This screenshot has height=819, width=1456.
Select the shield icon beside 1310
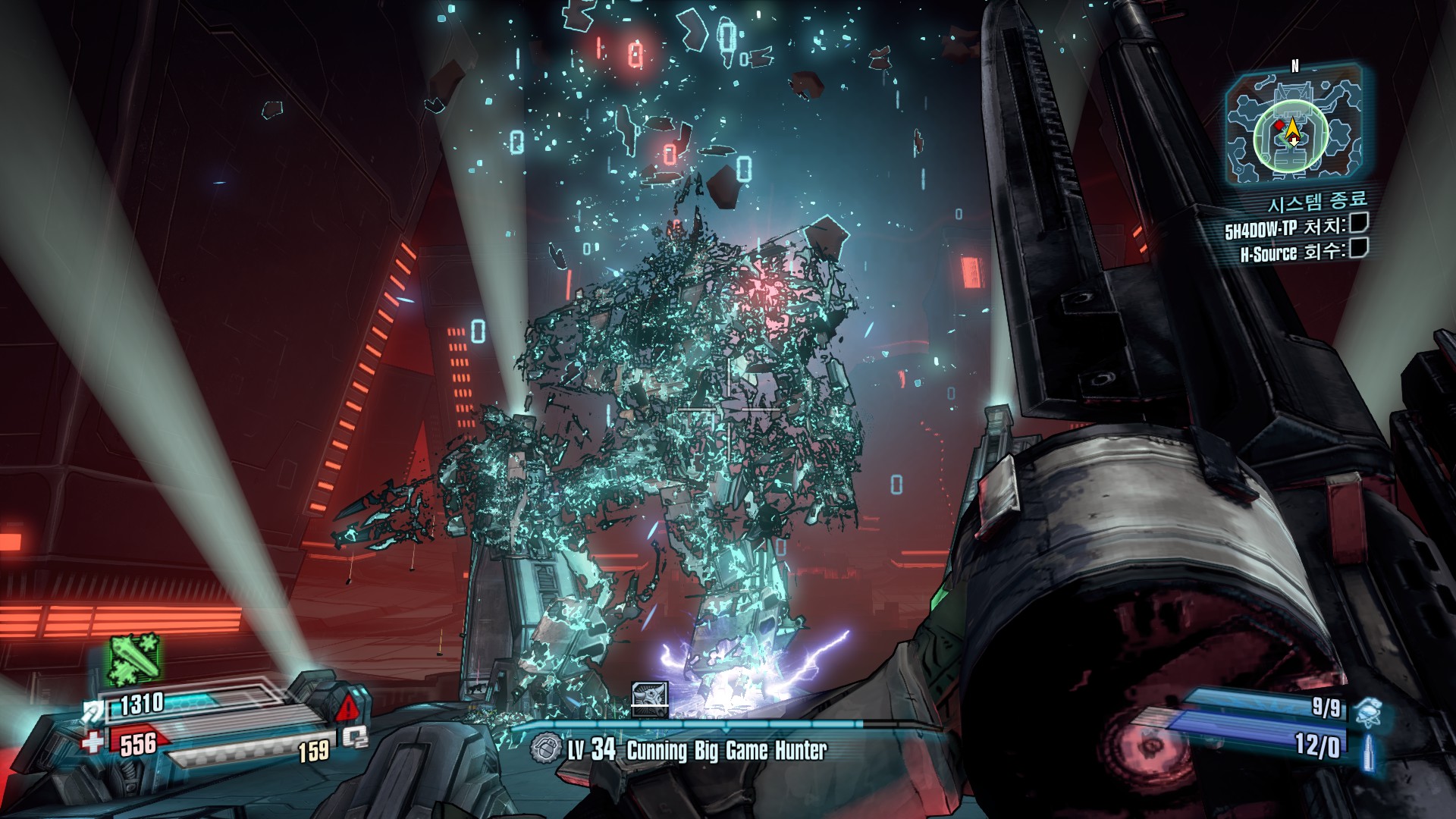95,711
